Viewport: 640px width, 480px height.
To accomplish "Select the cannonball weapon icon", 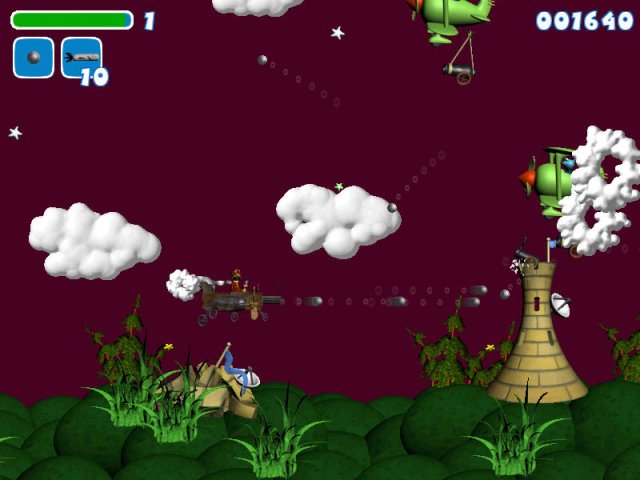I will coord(33,58).
